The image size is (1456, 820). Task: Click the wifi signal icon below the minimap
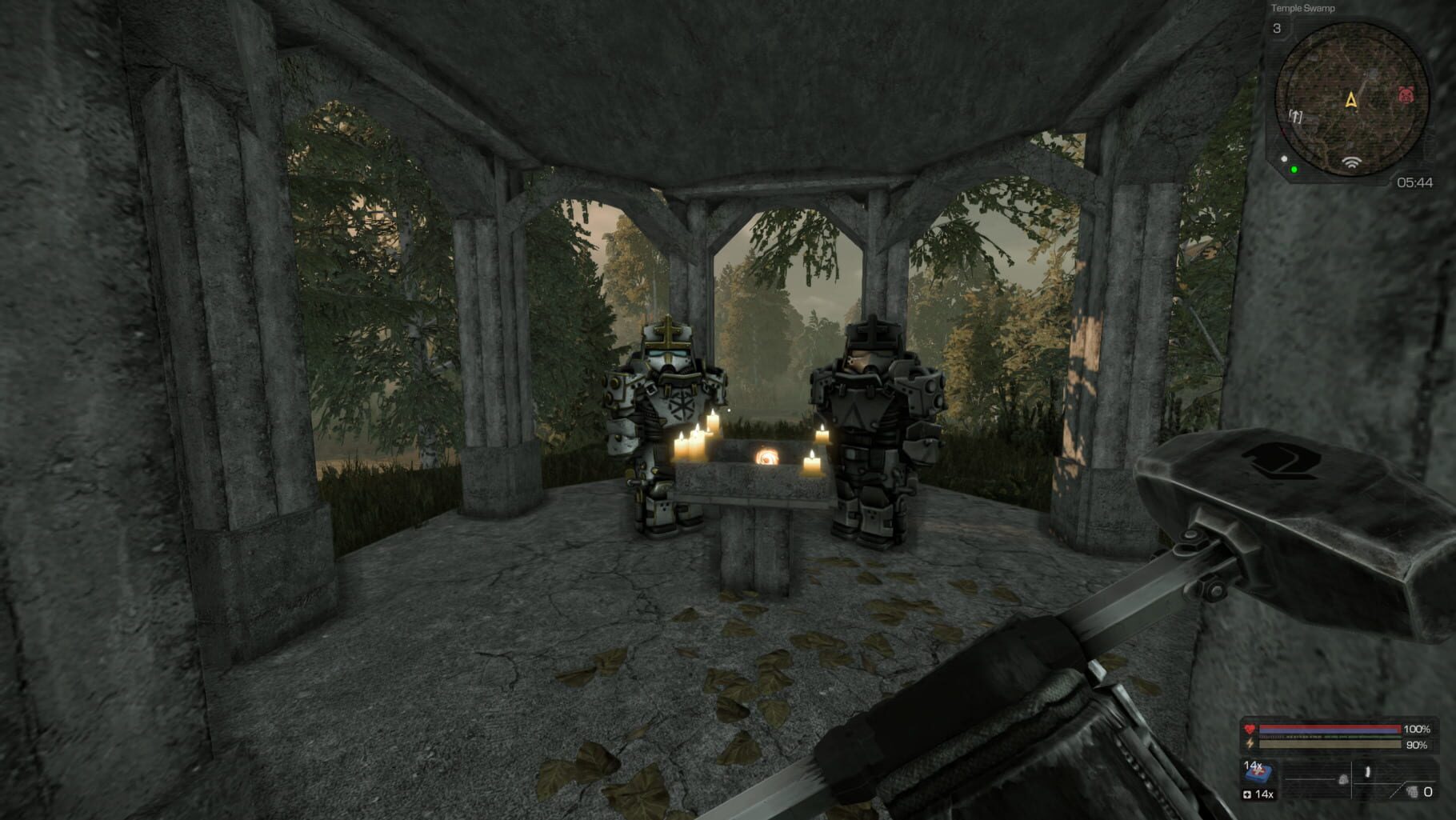coord(1352,164)
